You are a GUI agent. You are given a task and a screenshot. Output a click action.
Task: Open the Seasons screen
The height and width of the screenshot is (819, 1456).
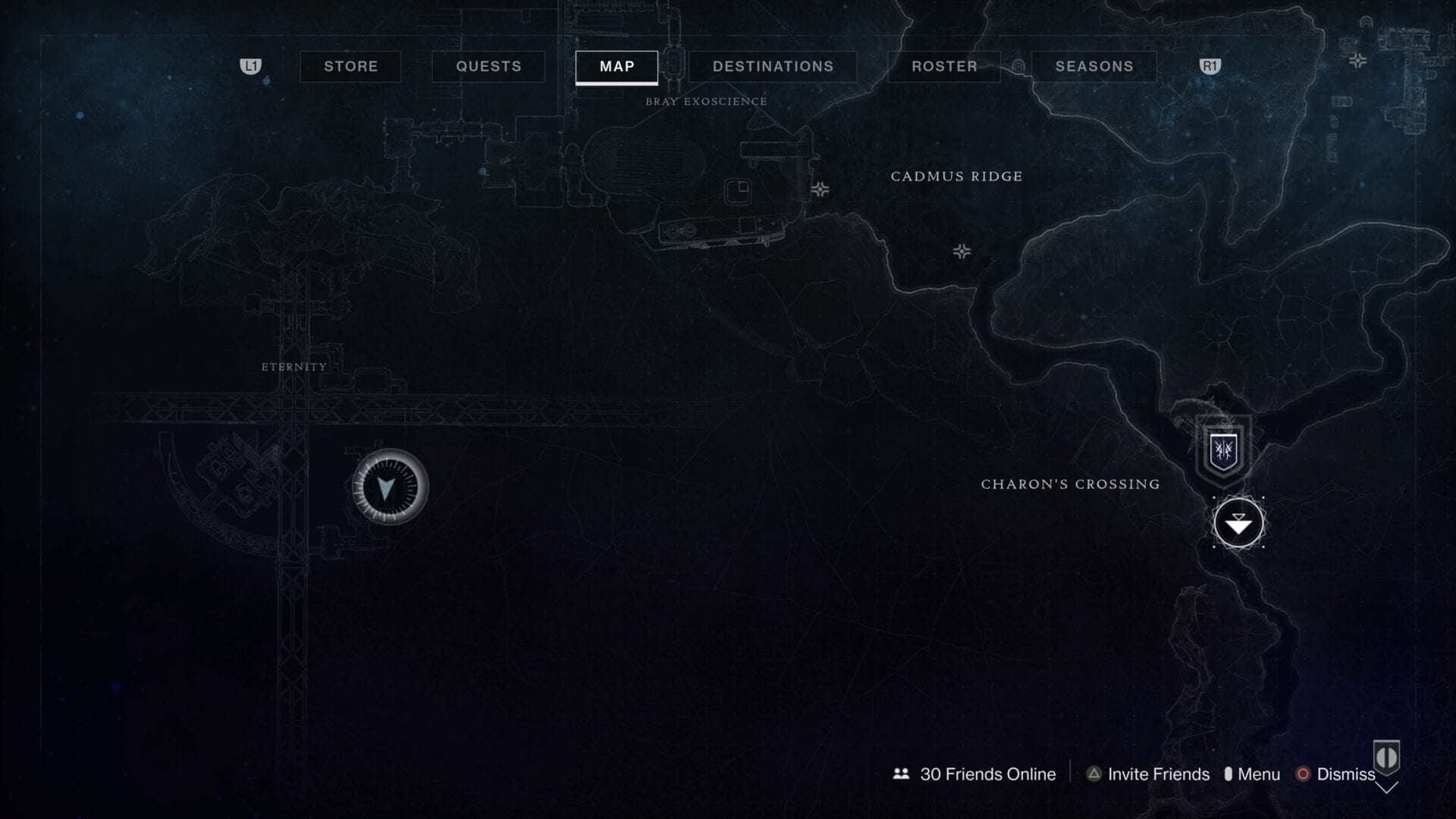pos(1094,67)
